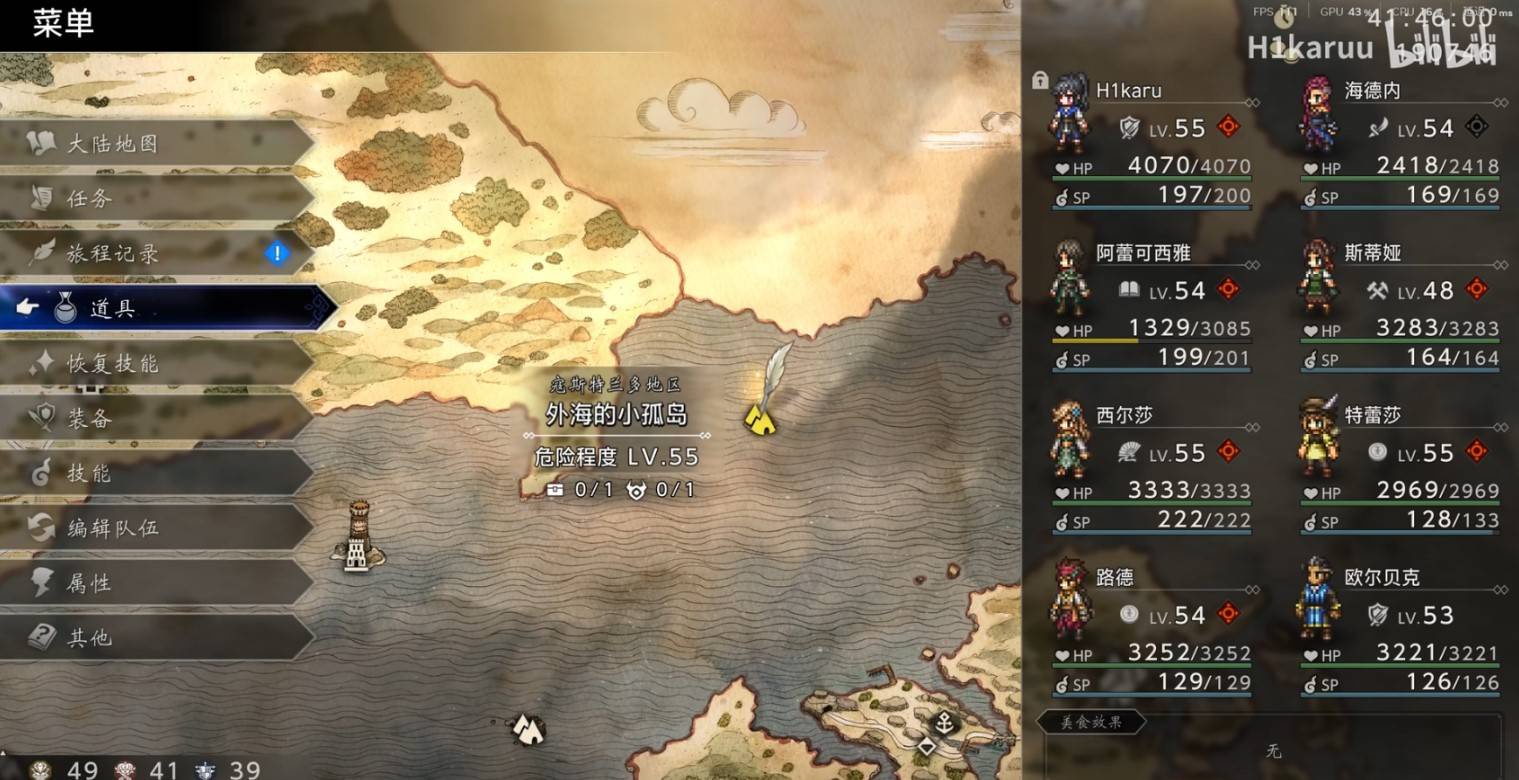Image resolution: width=1519 pixels, height=780 pixels.
Task: Select party member 斯蒂娅
Action: click(1400, 303)
